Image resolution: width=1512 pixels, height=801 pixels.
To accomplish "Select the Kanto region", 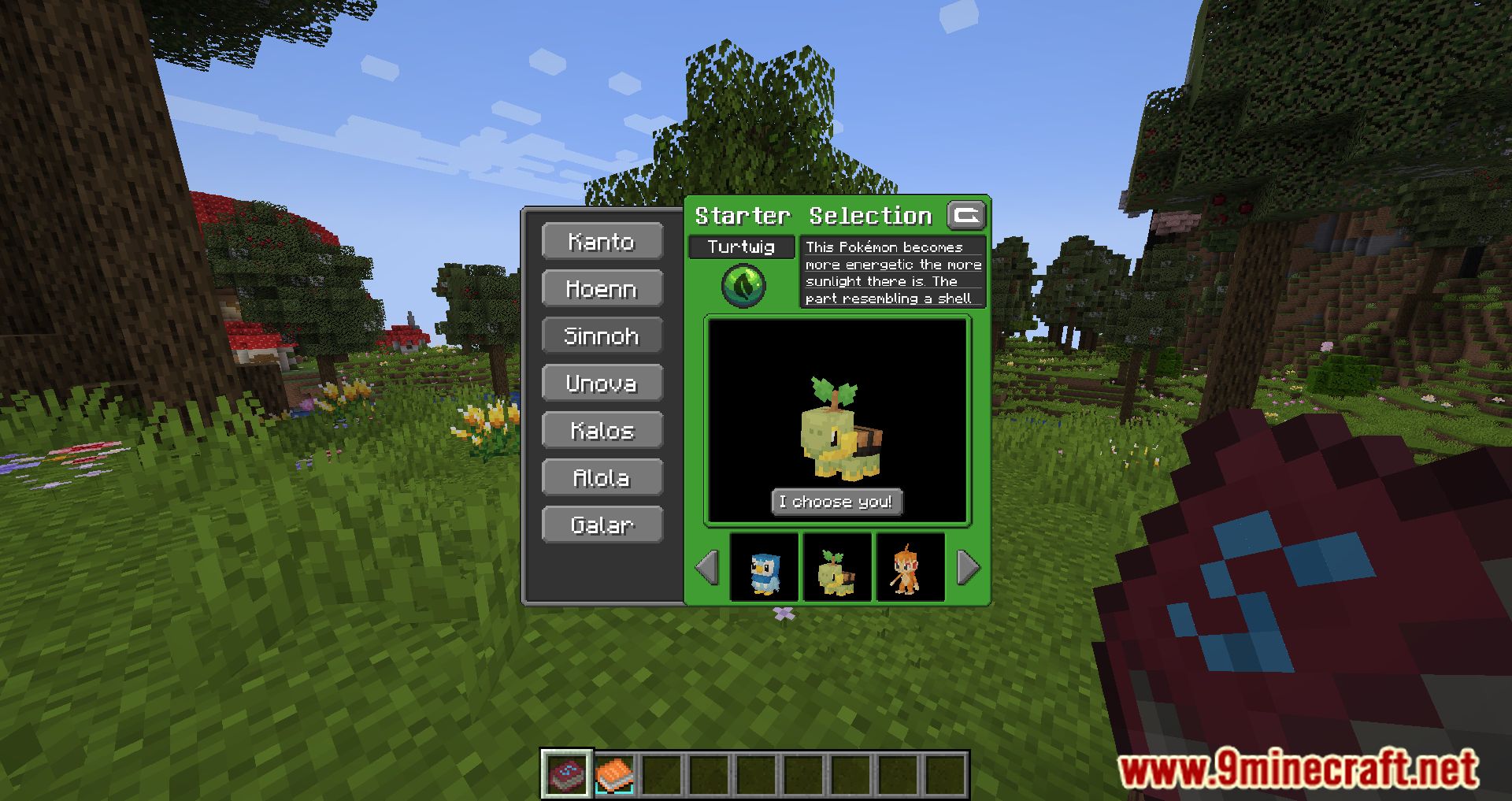I will point(601,242).
